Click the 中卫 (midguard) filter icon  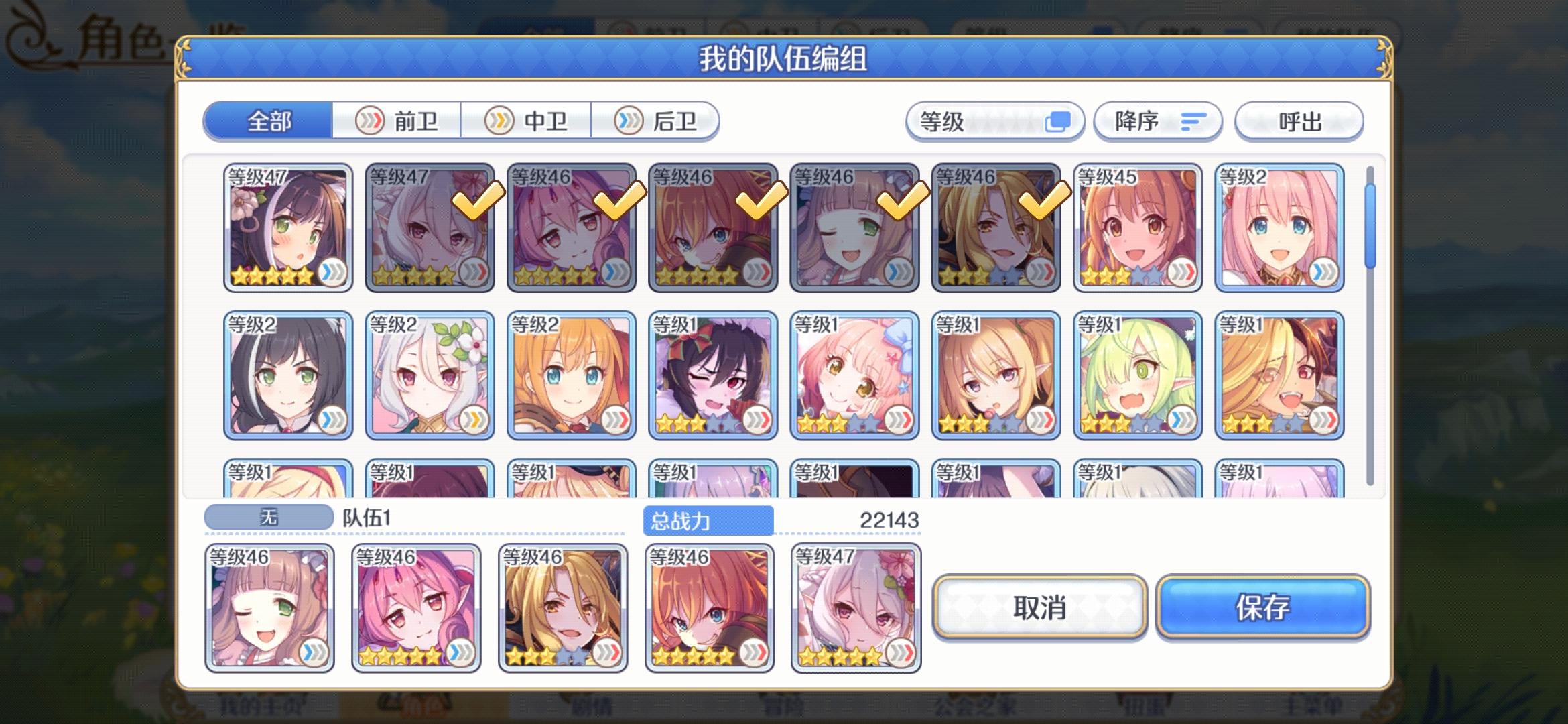[499, 121]
